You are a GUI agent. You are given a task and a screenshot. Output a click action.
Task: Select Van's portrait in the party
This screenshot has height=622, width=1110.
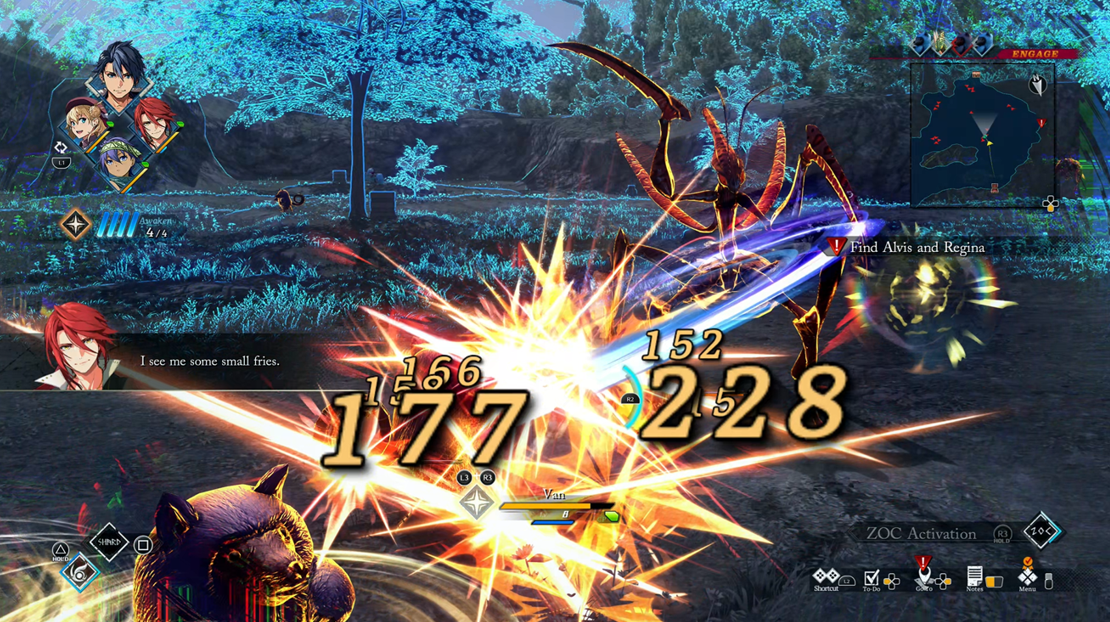pos(122,72)
